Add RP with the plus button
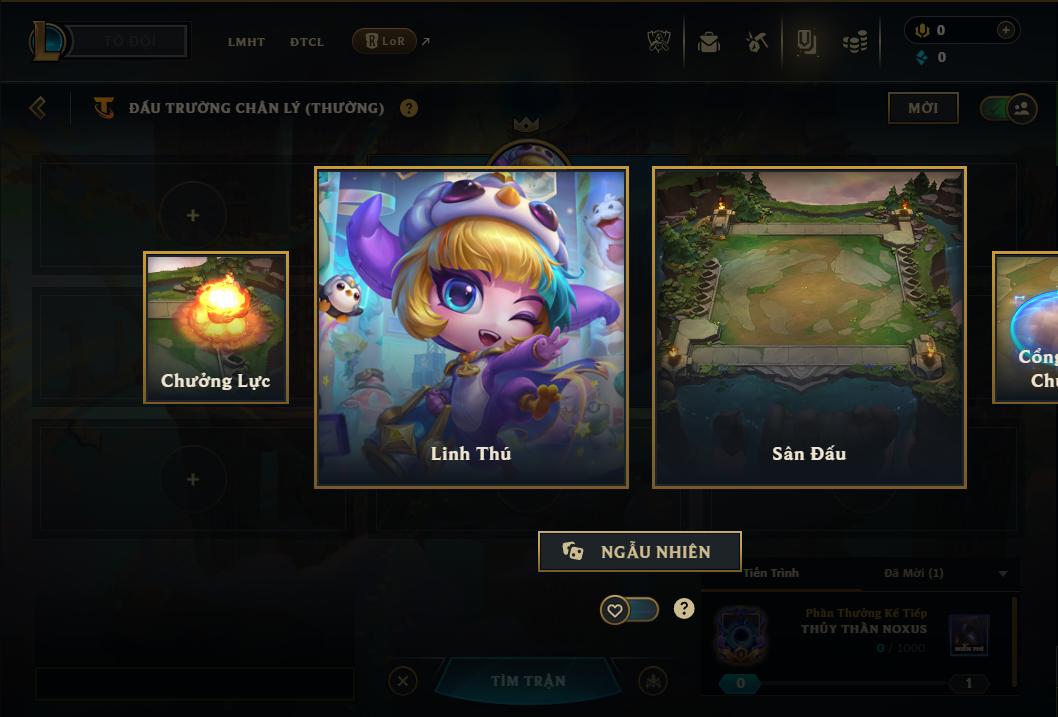This screenshot has height=717, width=1058. pyautogui.click(x=1005, y=30)
